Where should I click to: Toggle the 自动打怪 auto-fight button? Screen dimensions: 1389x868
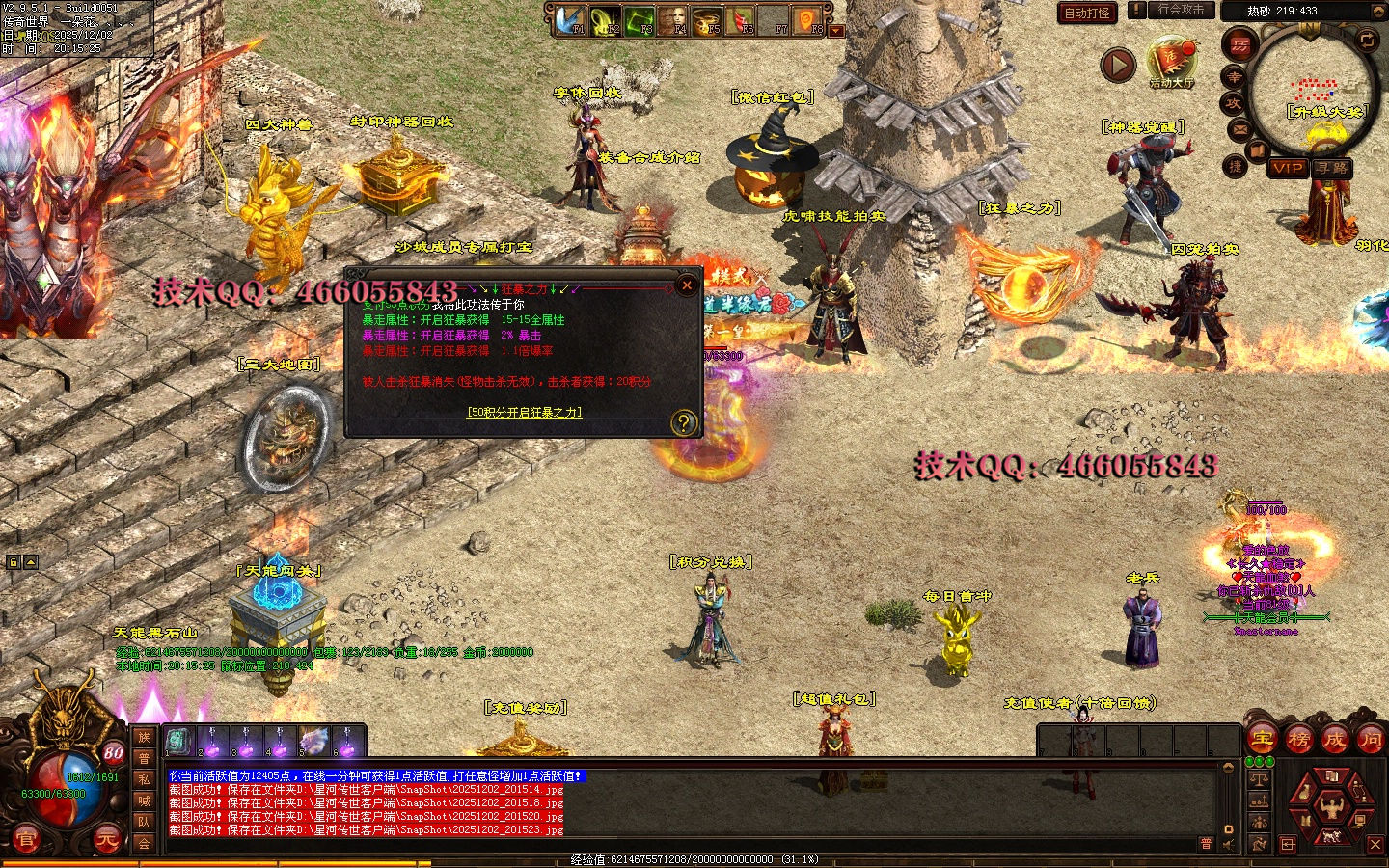1087,13
